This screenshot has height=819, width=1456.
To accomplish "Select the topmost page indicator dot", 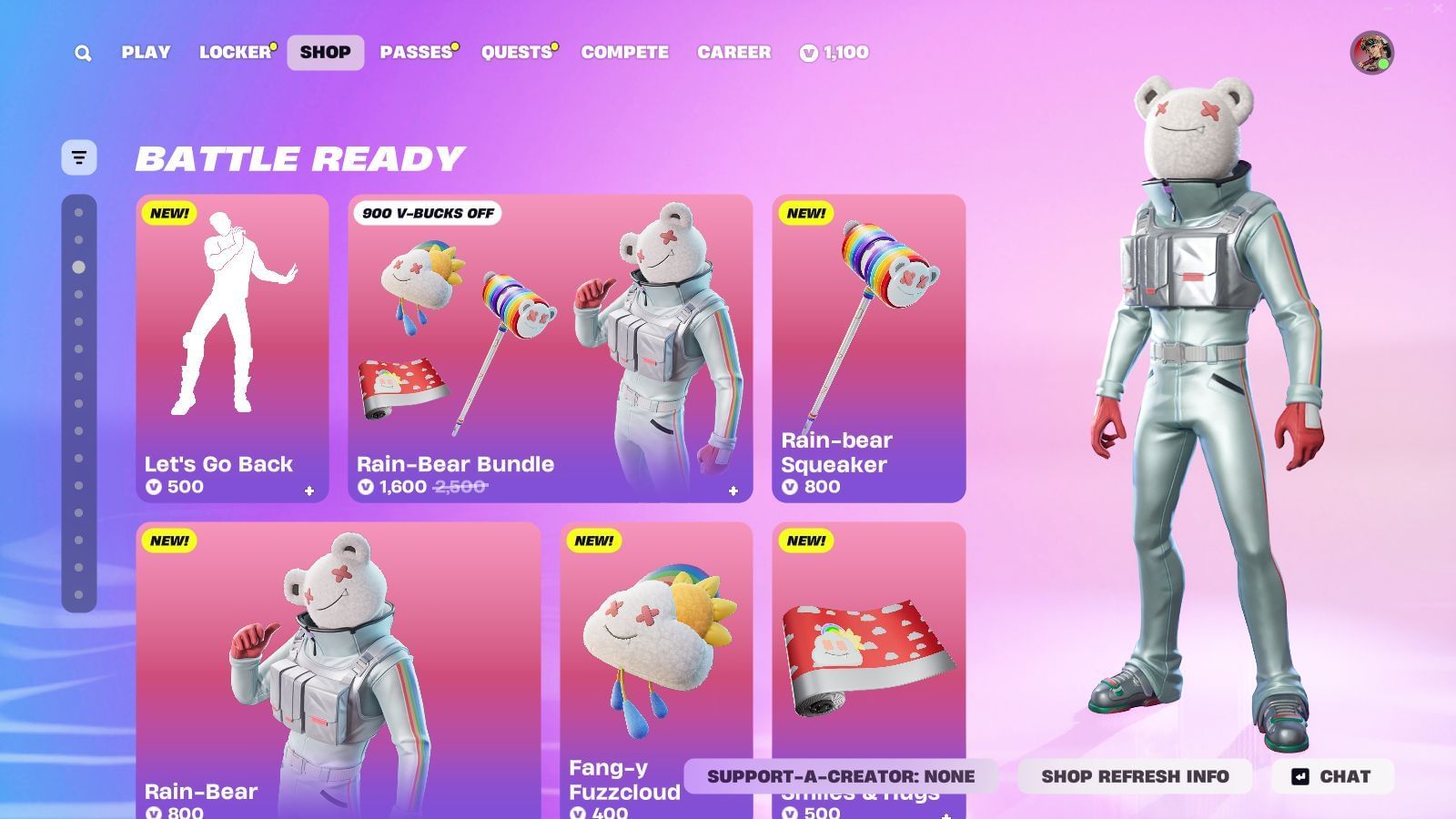I will [x=77, y=211].
